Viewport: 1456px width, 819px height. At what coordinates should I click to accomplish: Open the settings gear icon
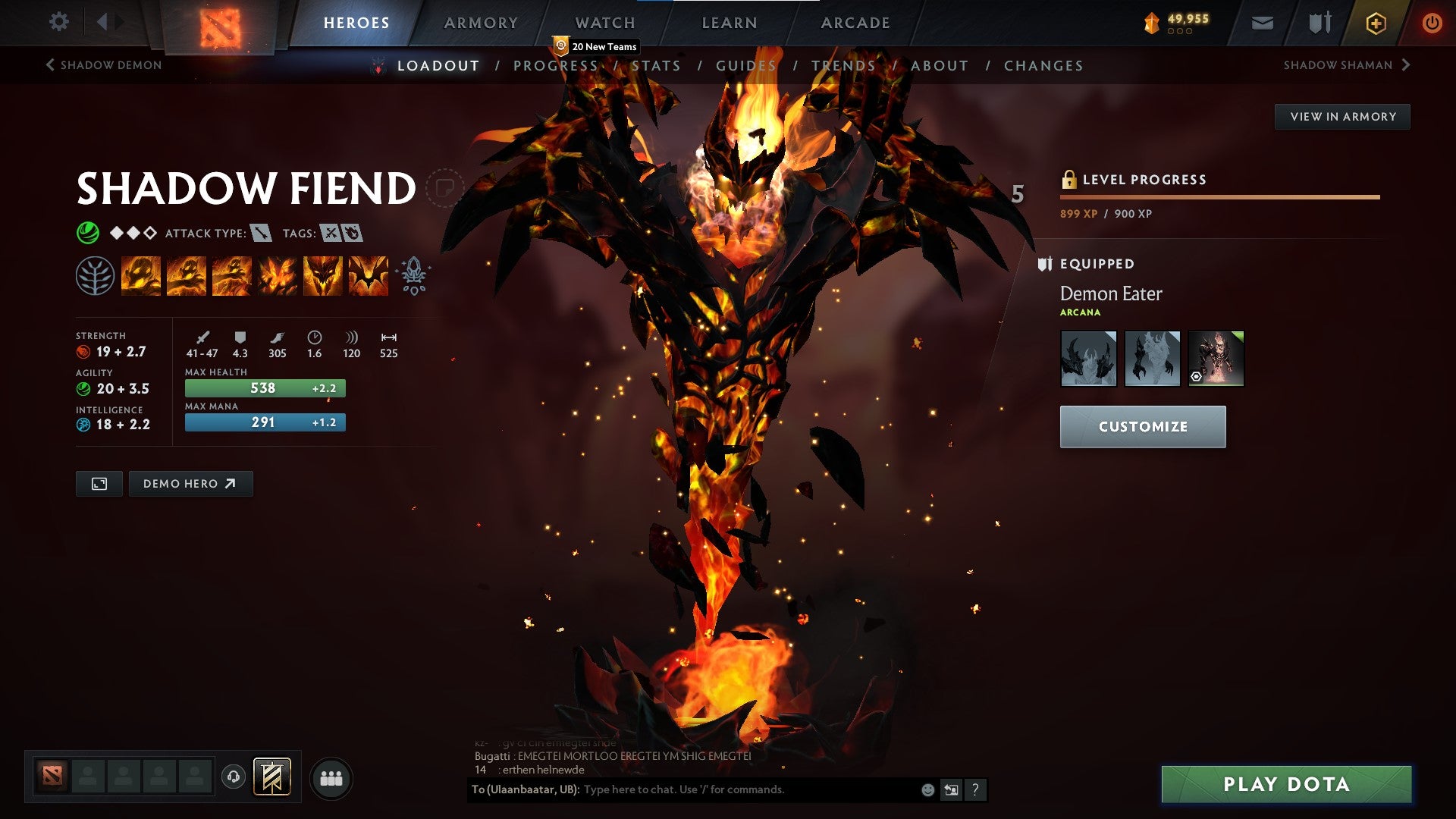pos(58,22)
